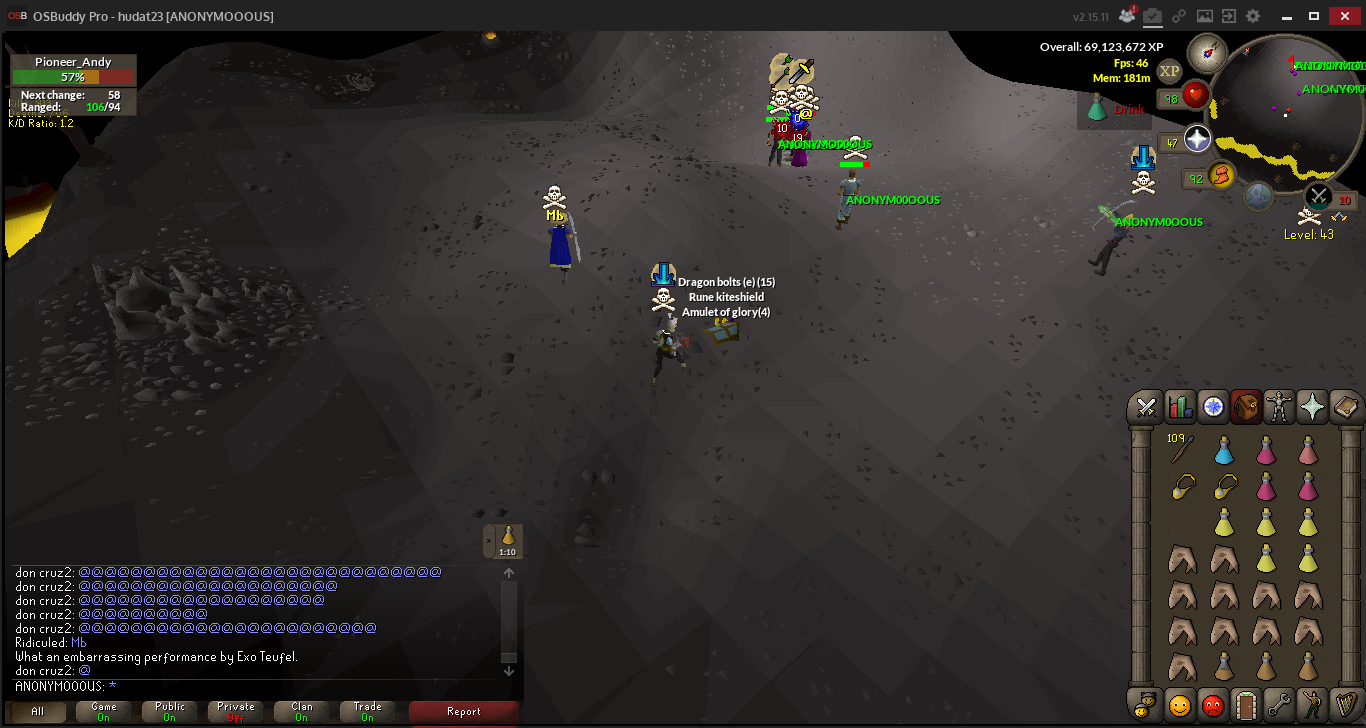Click the Report button

point(463,712)
